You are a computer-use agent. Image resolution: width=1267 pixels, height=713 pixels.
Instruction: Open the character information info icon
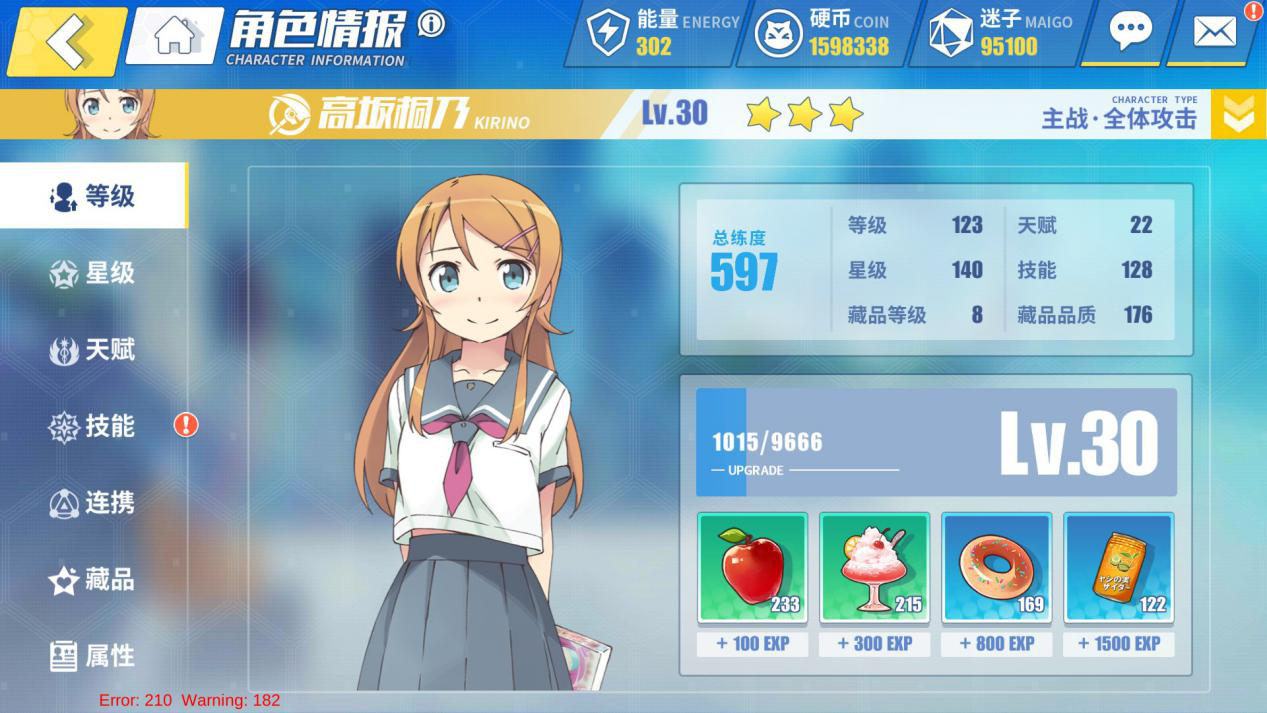pos(431,23)
